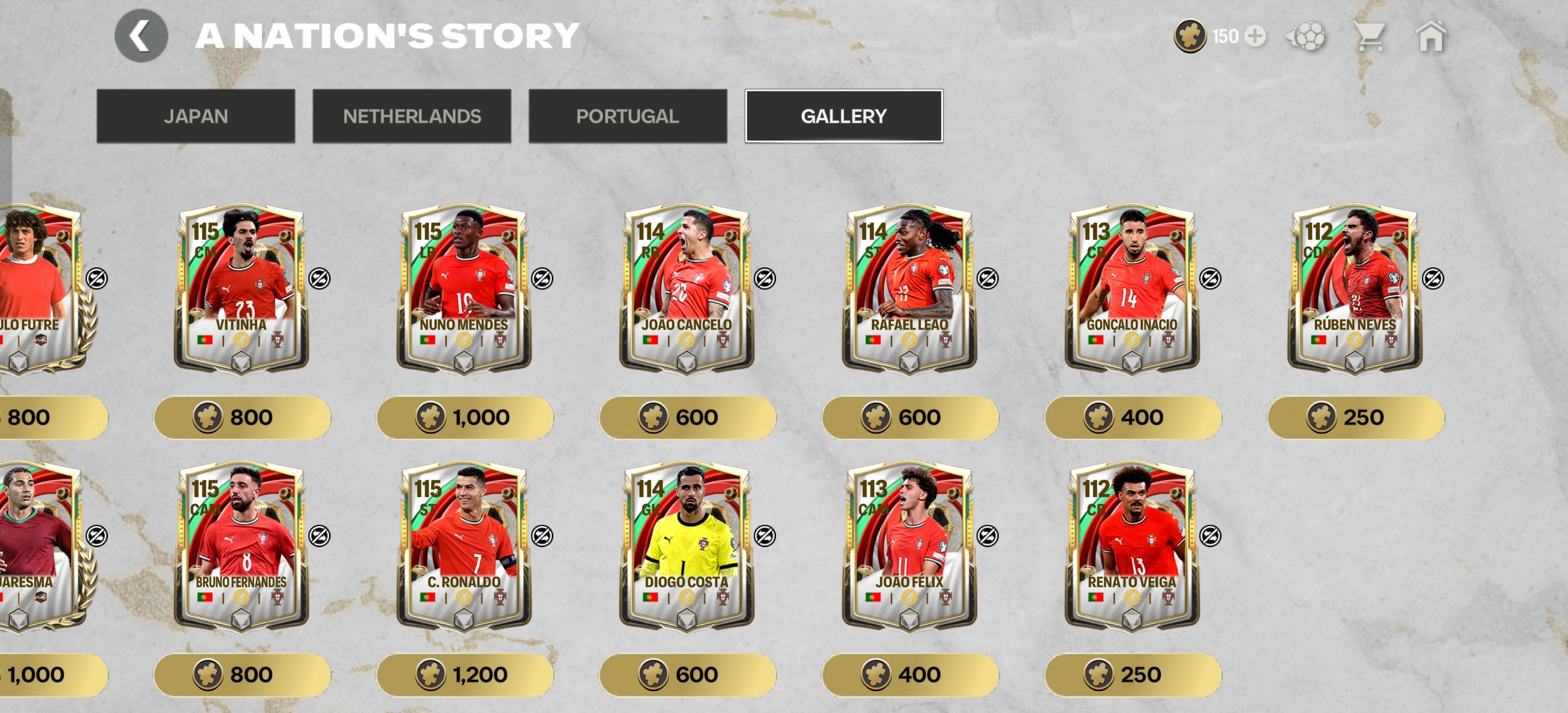This screenshot has width=1568, height=713.
Task: Go back with the arrow button
Action: pyautogui.click(x=141, y=36)
